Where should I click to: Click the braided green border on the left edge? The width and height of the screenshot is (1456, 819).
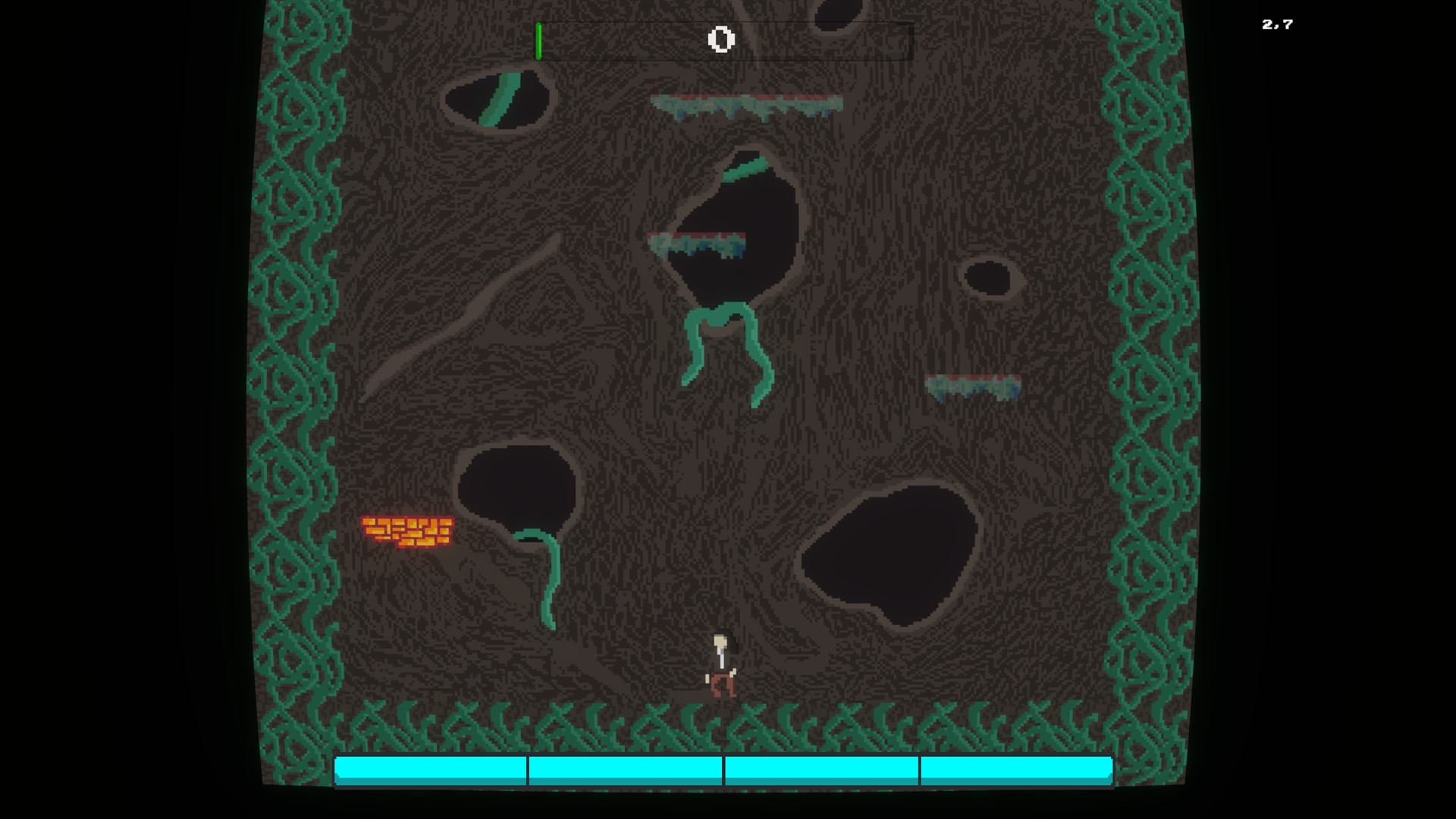pos(296,379)
